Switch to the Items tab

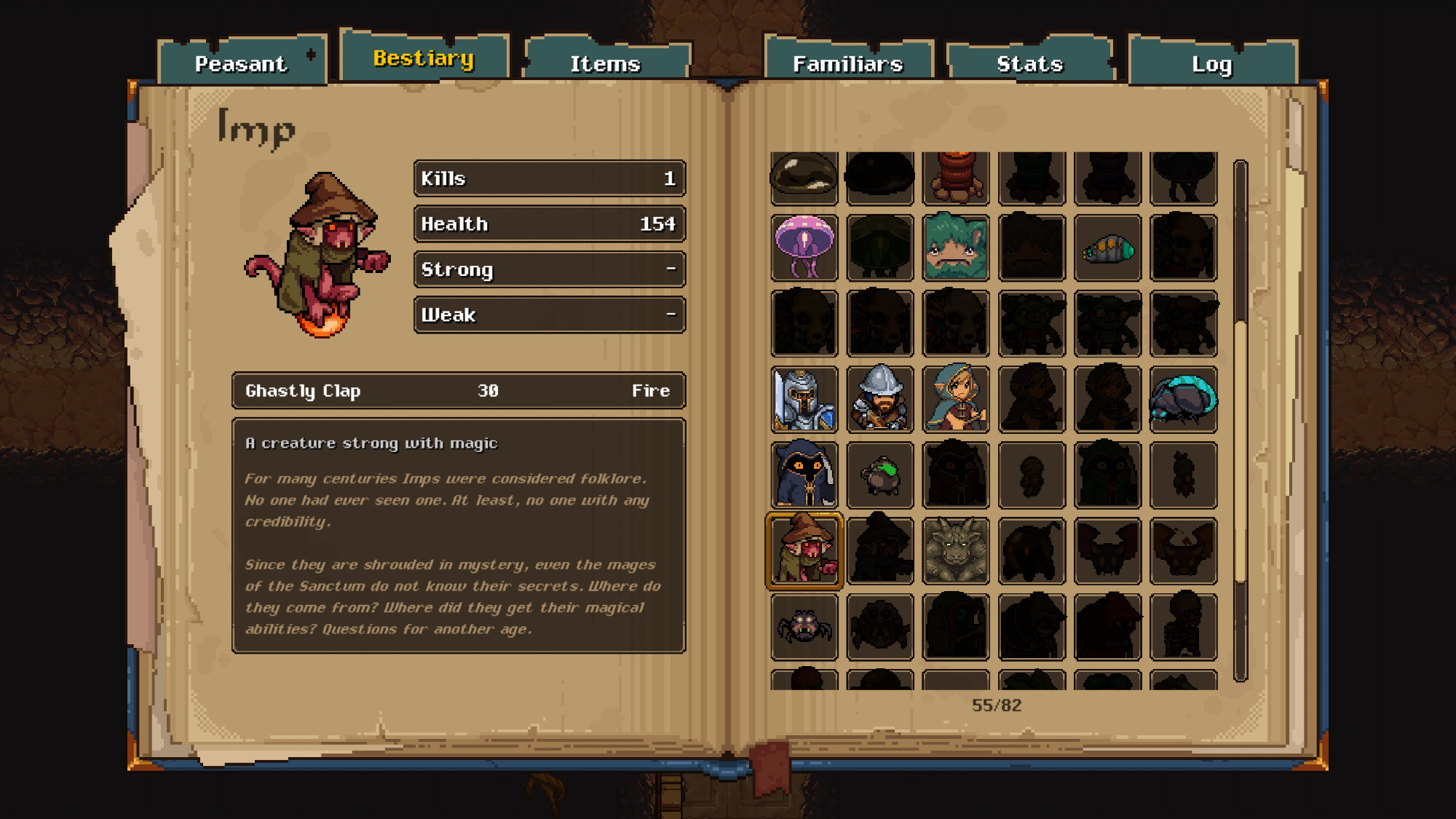tap(605, 64)
